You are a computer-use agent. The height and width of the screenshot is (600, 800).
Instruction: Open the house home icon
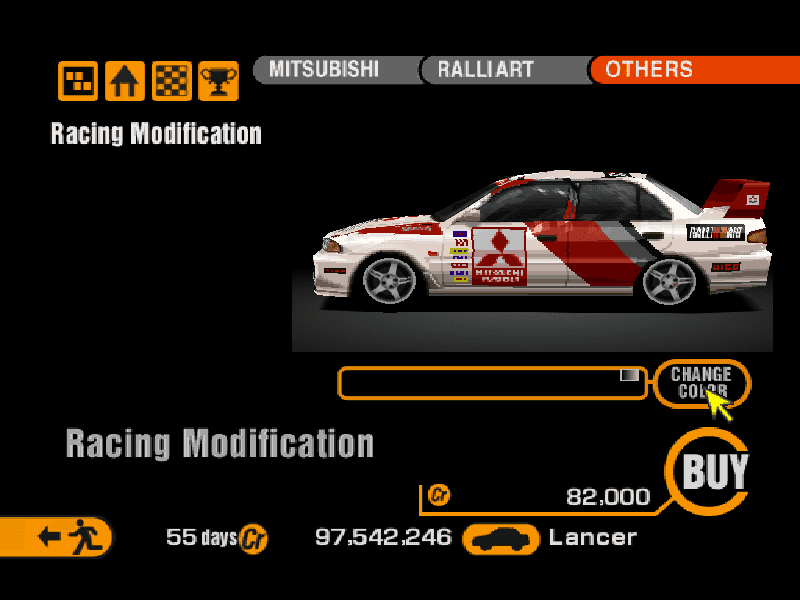point(125,81)
